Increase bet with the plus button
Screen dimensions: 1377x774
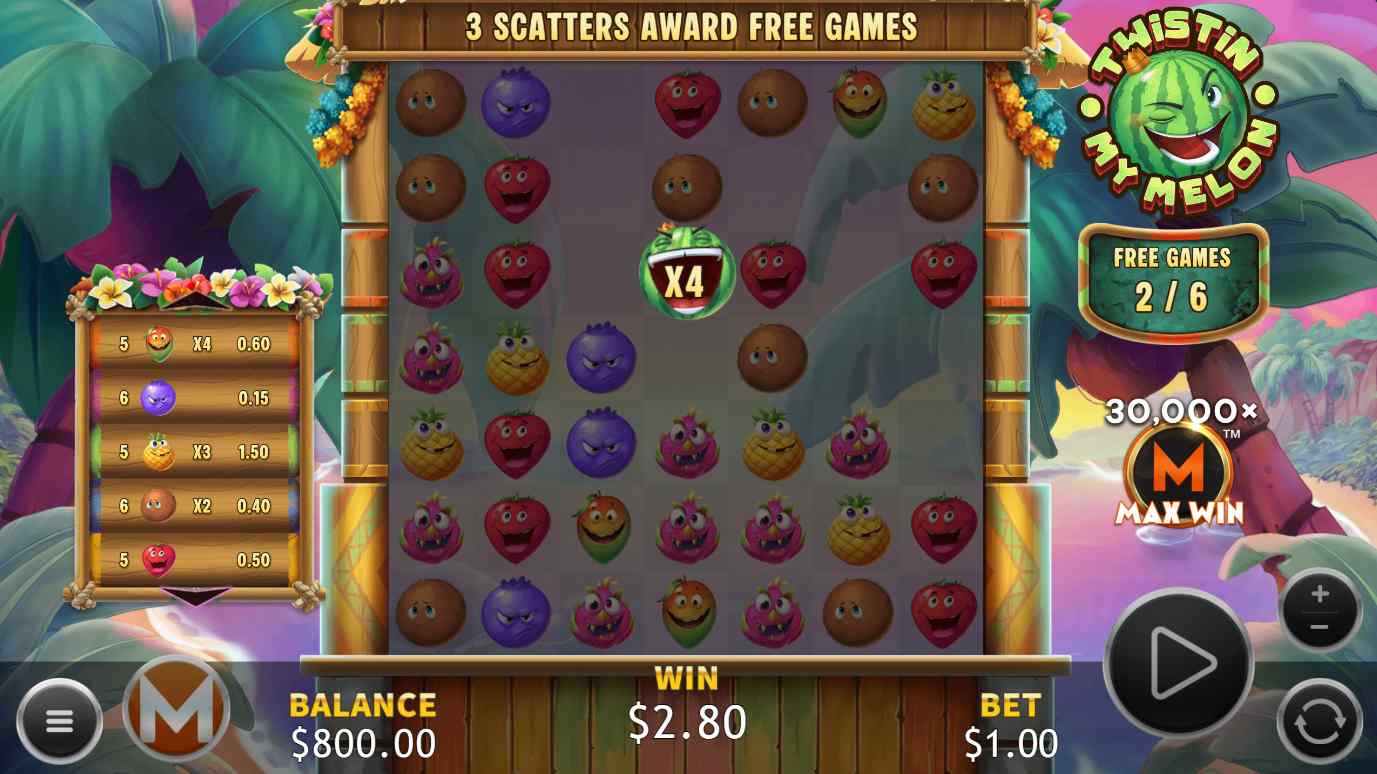click(1320, 591)
